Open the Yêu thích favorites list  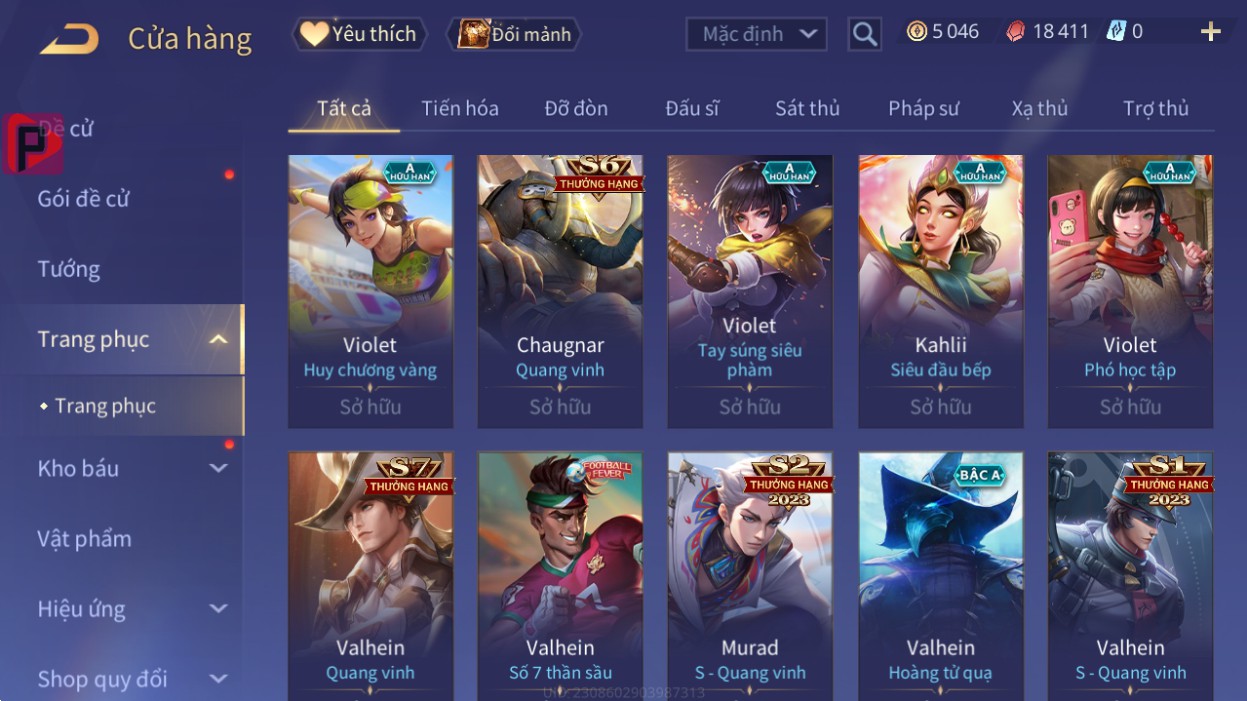(360, 34)
